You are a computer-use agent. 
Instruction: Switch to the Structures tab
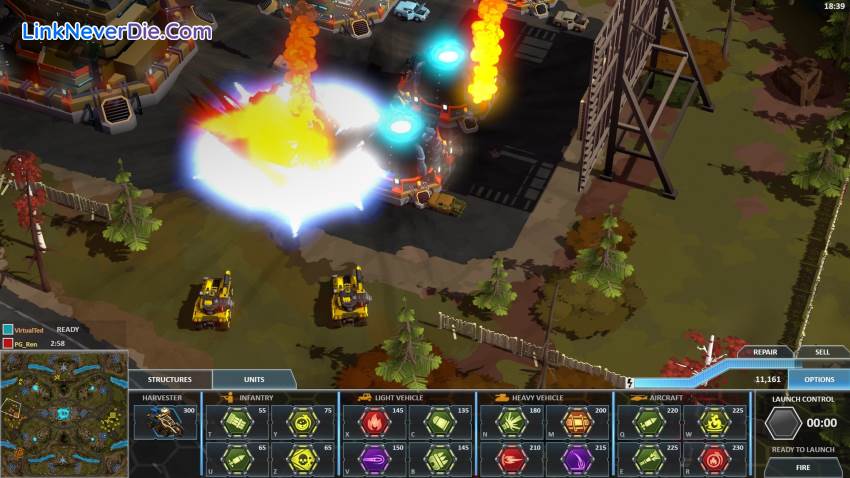point(170,380)
